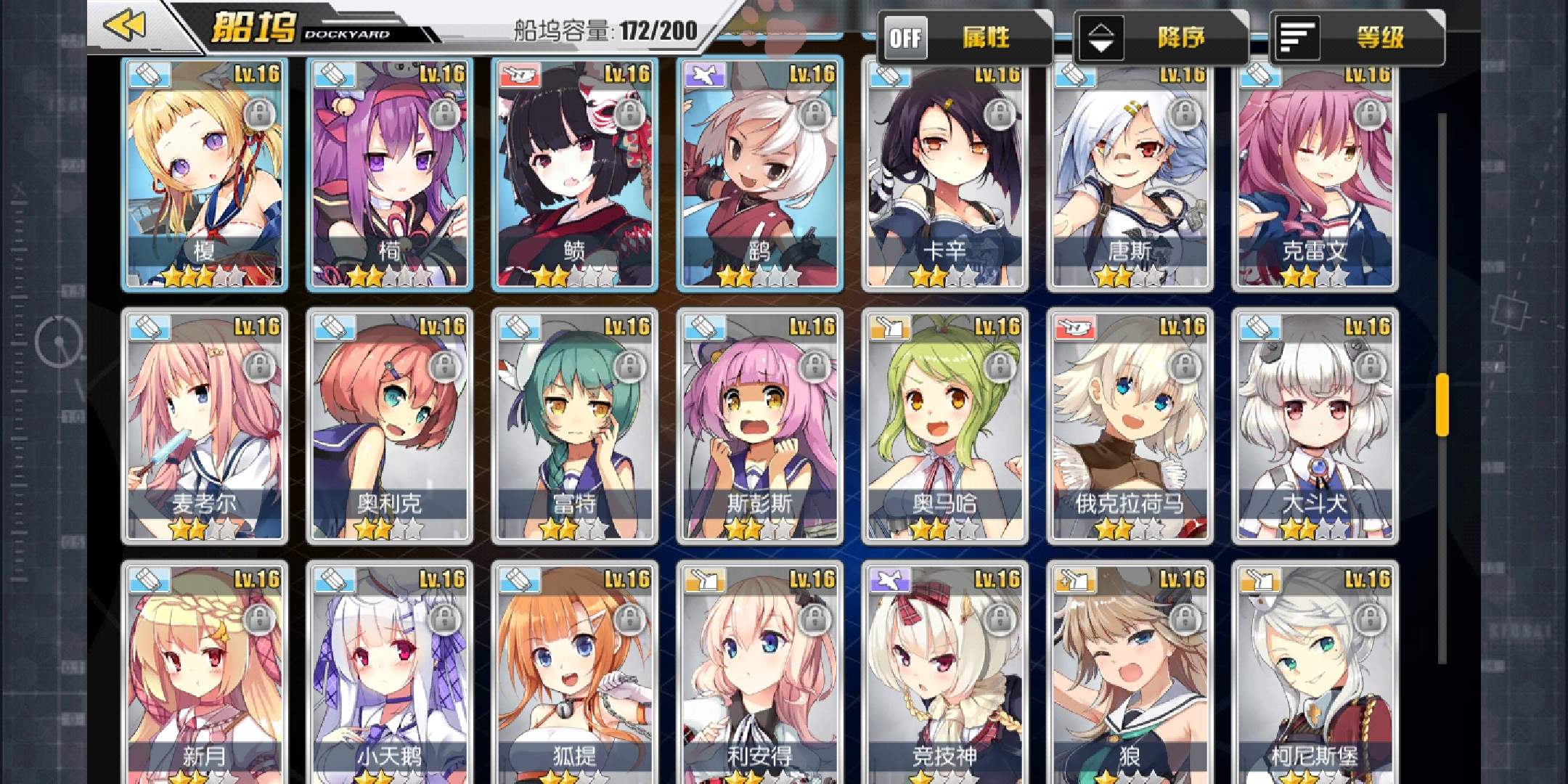Choose the purple-haired 楢 ship card

tap(389, 174)
